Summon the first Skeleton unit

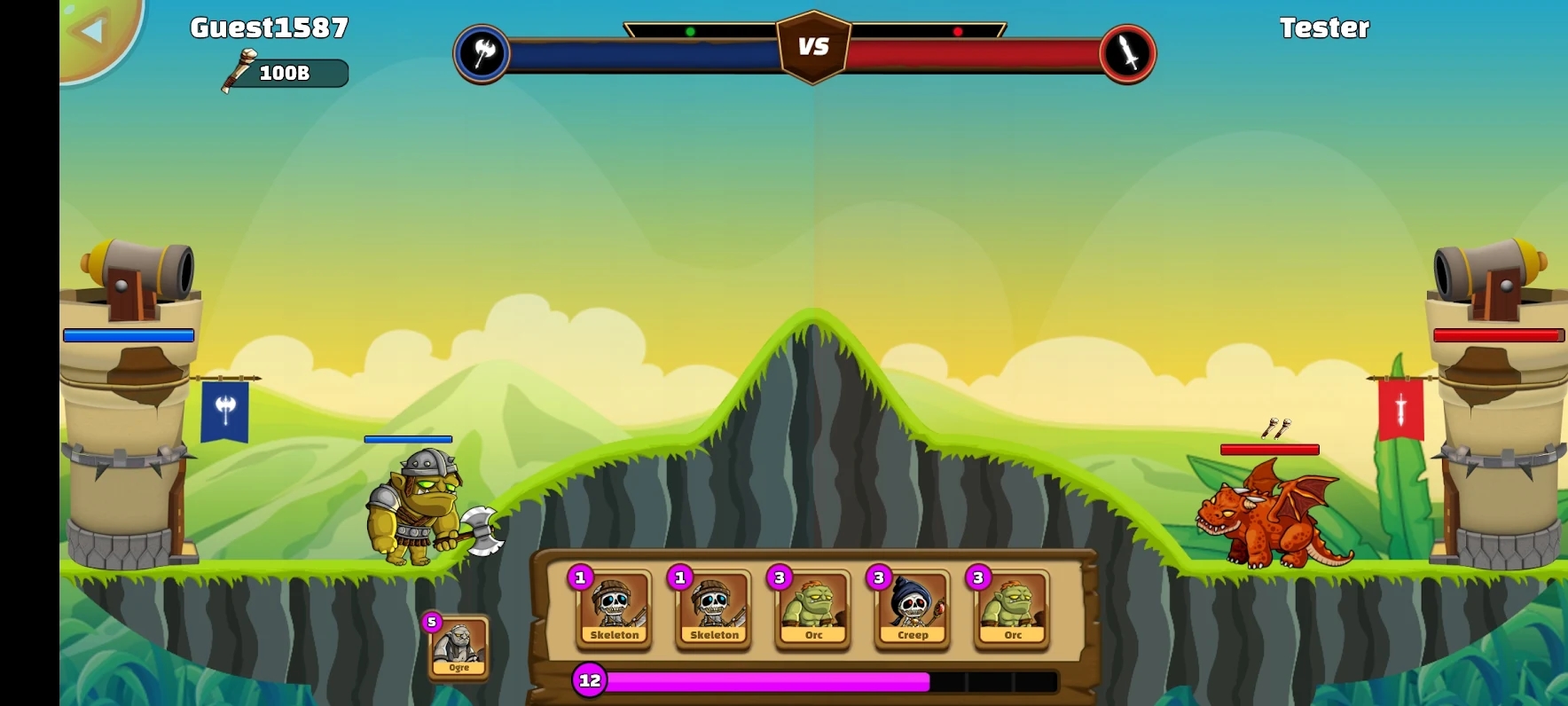614,612
